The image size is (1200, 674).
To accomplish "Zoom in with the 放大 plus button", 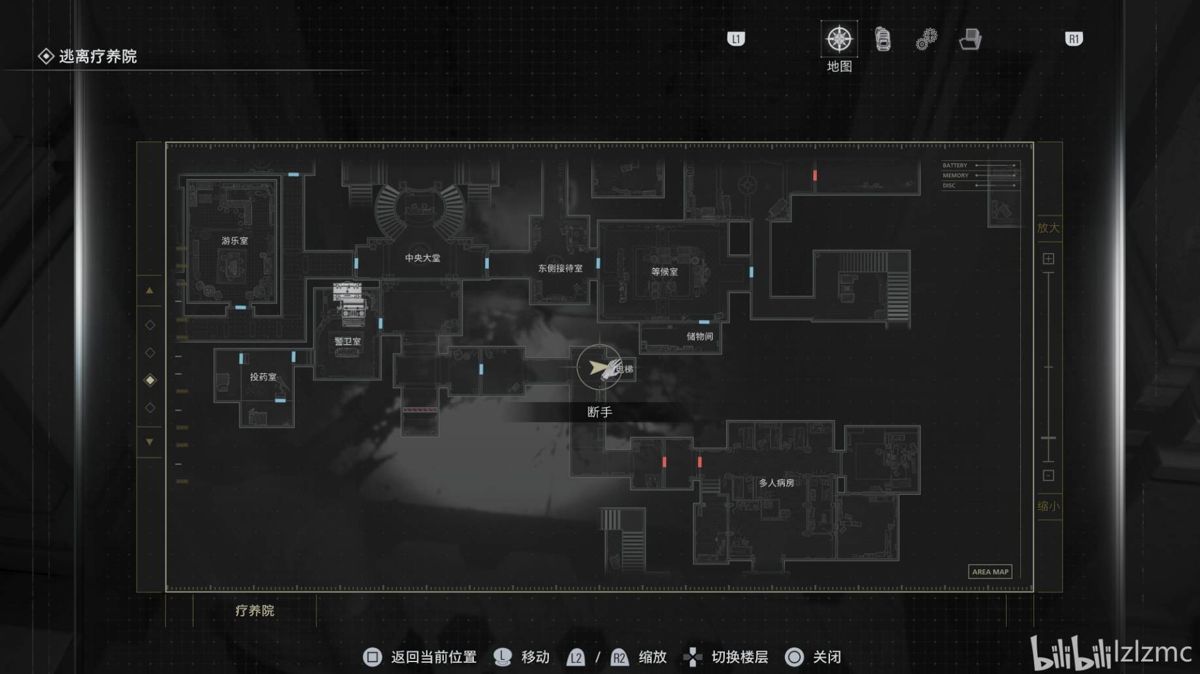I will [1048, 259].
